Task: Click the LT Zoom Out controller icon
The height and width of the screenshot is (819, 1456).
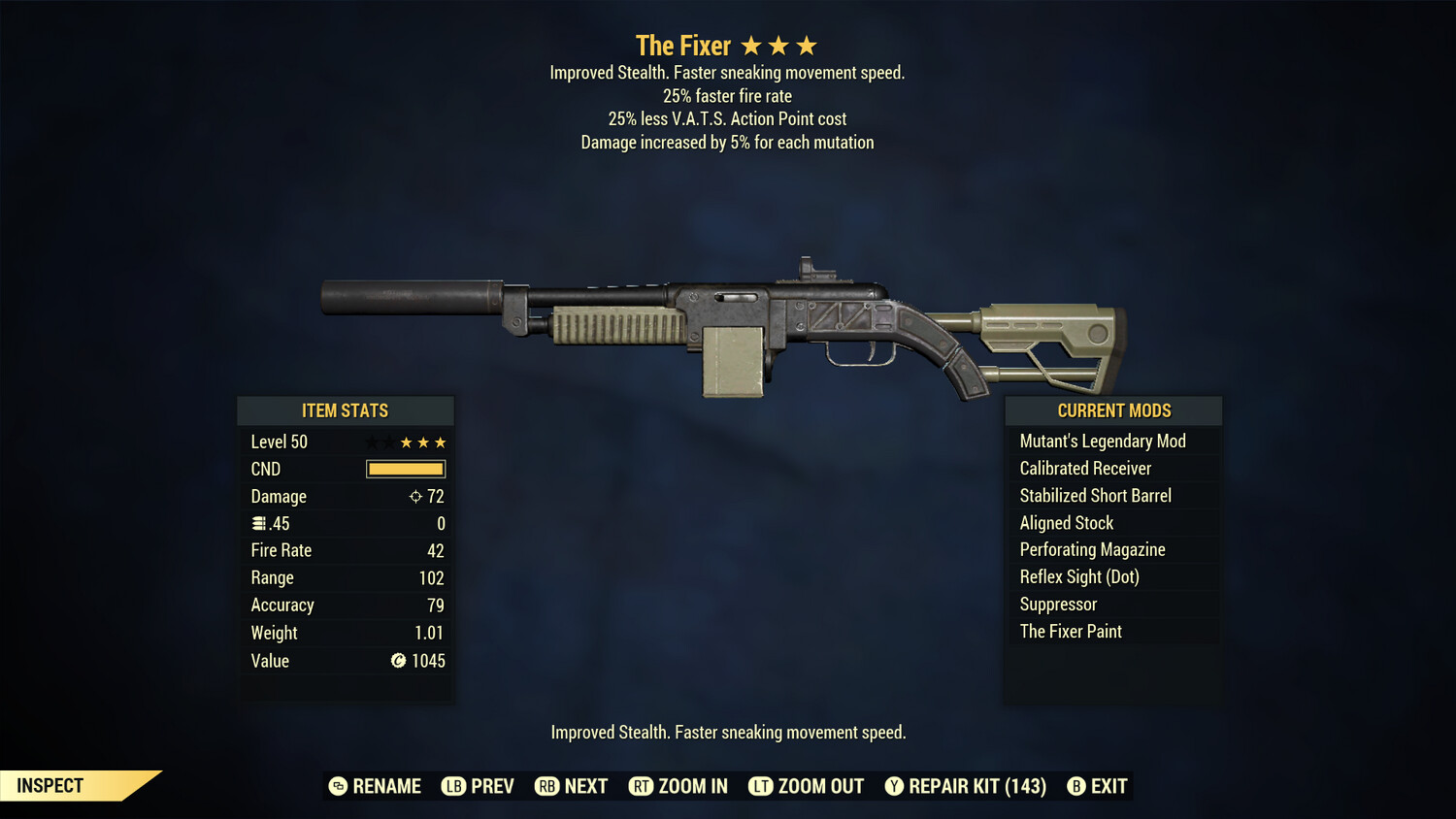Action: pos(761,786)
